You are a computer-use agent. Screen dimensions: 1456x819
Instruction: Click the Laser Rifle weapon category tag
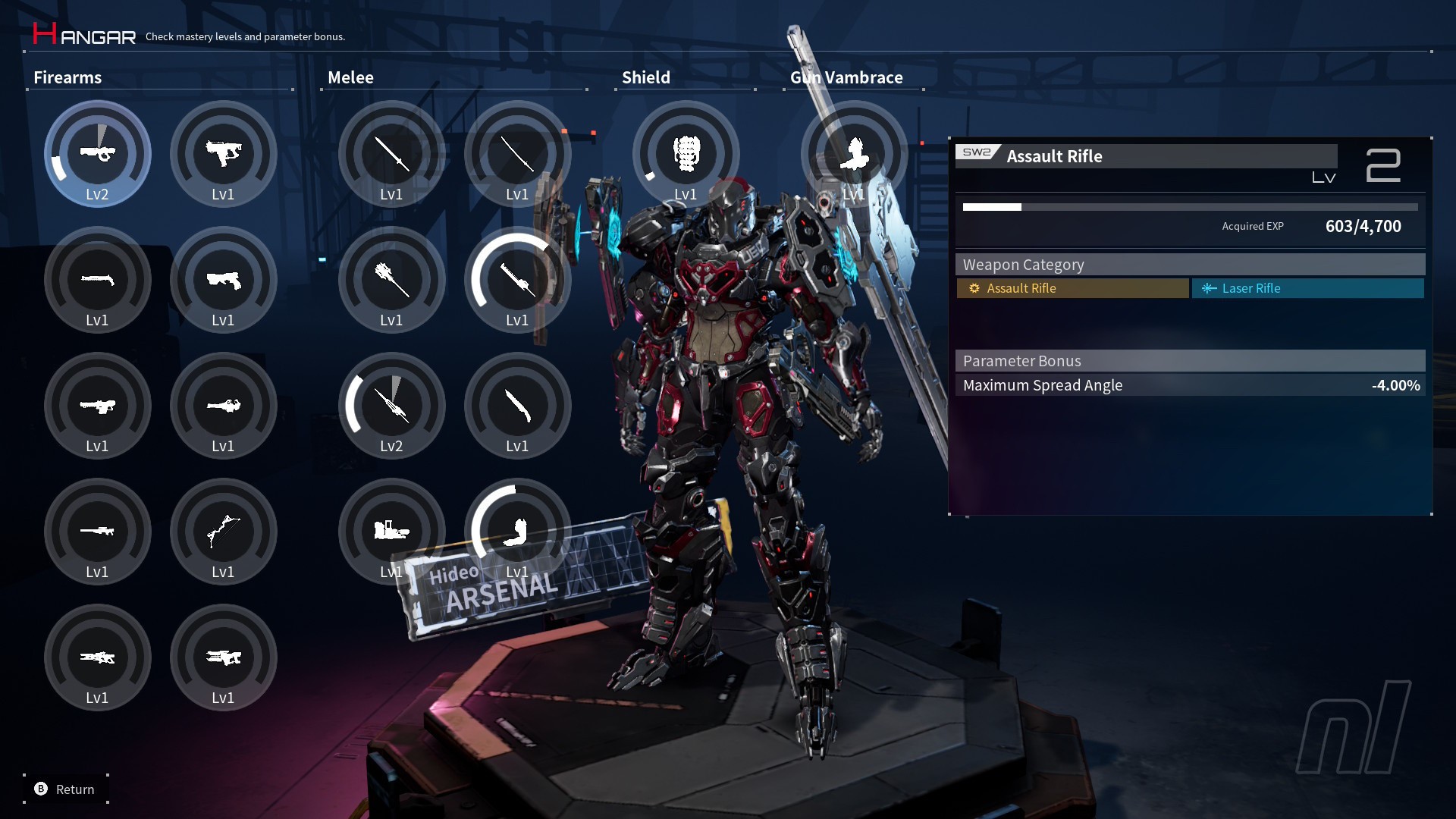click(x=1307, y=288)
